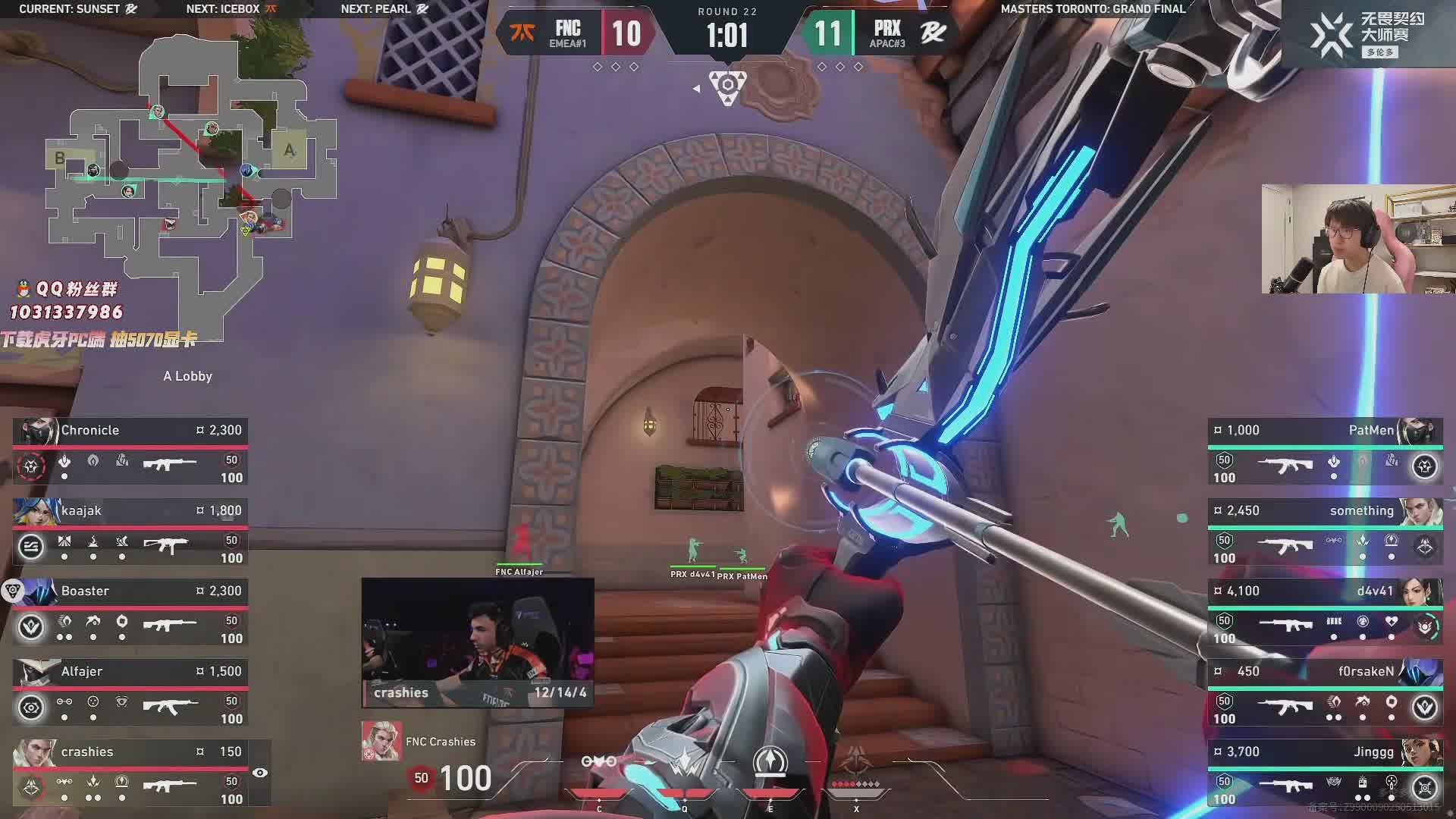
Task: Choose something's player row
Action: [x=1325, y=532]
